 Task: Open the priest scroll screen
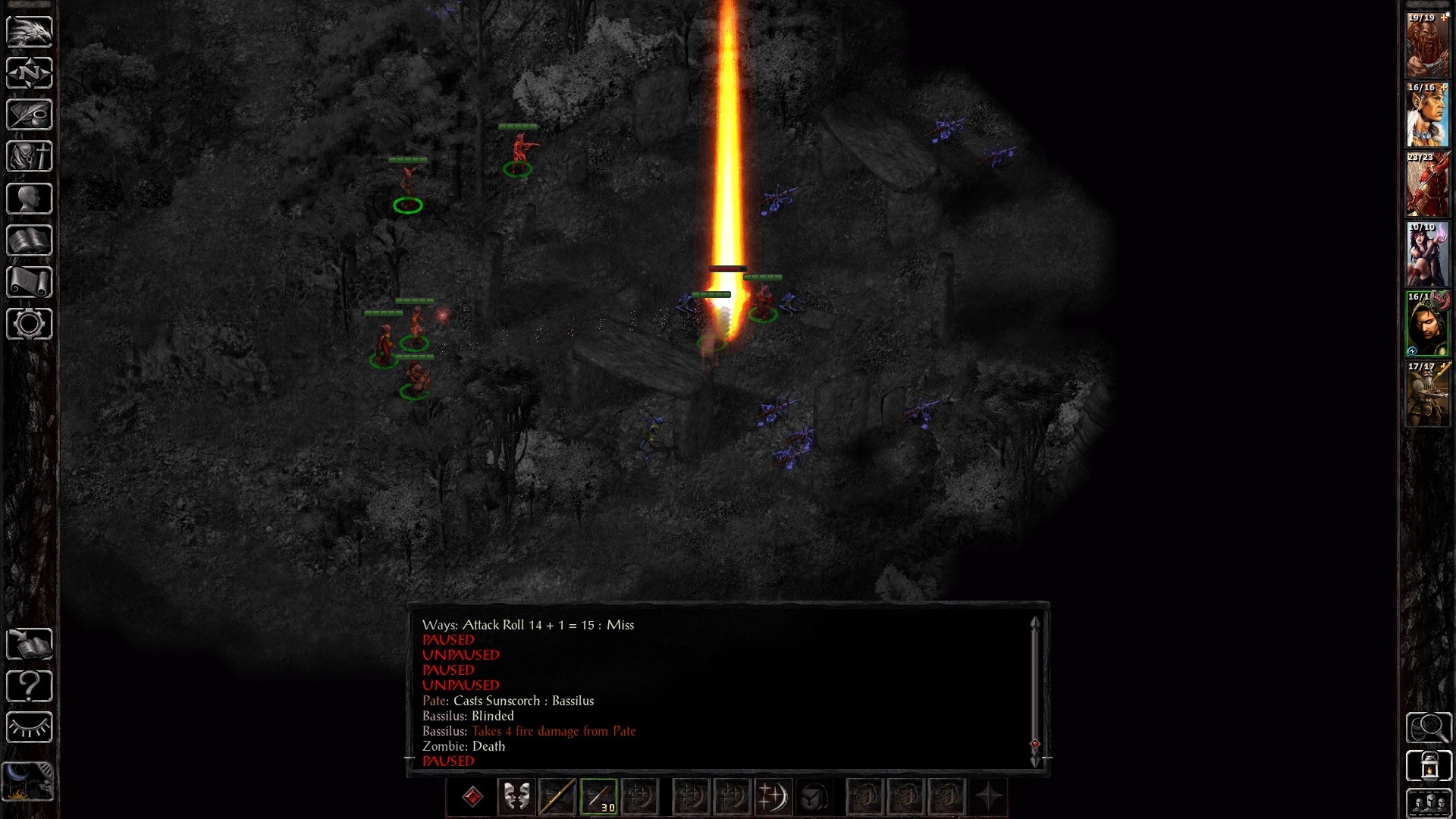30,282
